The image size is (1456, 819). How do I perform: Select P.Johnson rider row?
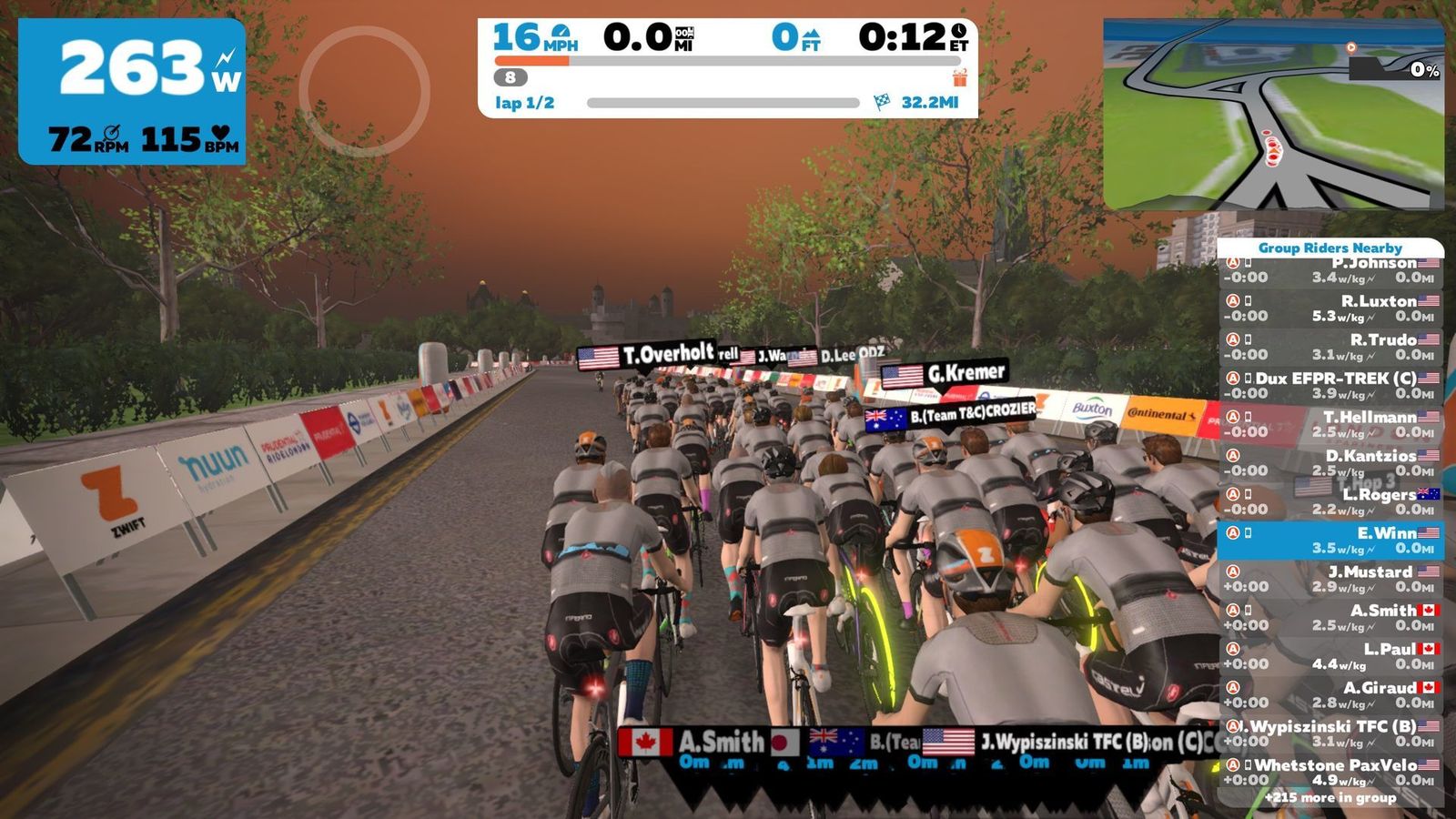(1330, 271)
